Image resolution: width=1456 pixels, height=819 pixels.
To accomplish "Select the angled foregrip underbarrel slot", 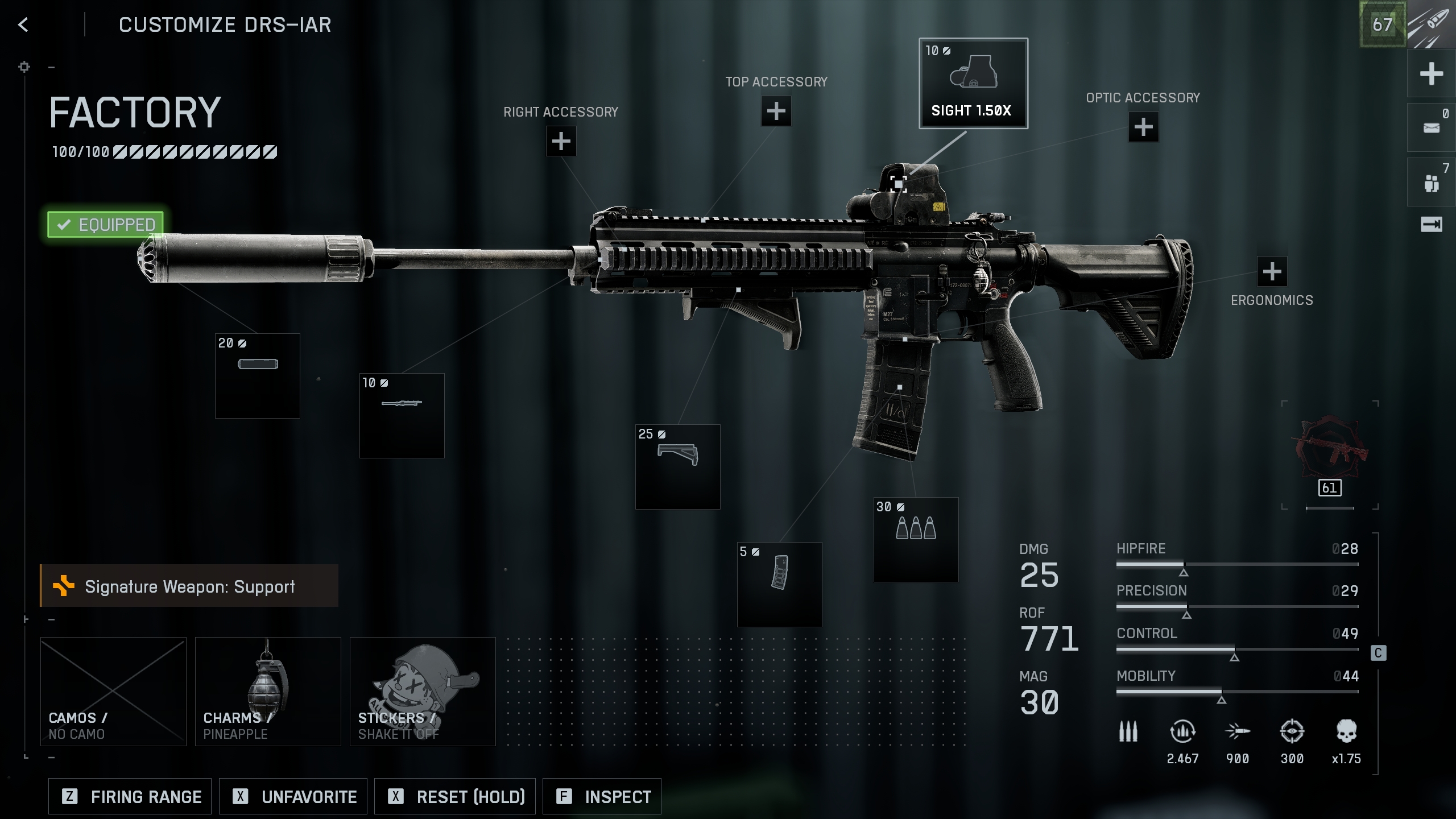I will [677, 467].
